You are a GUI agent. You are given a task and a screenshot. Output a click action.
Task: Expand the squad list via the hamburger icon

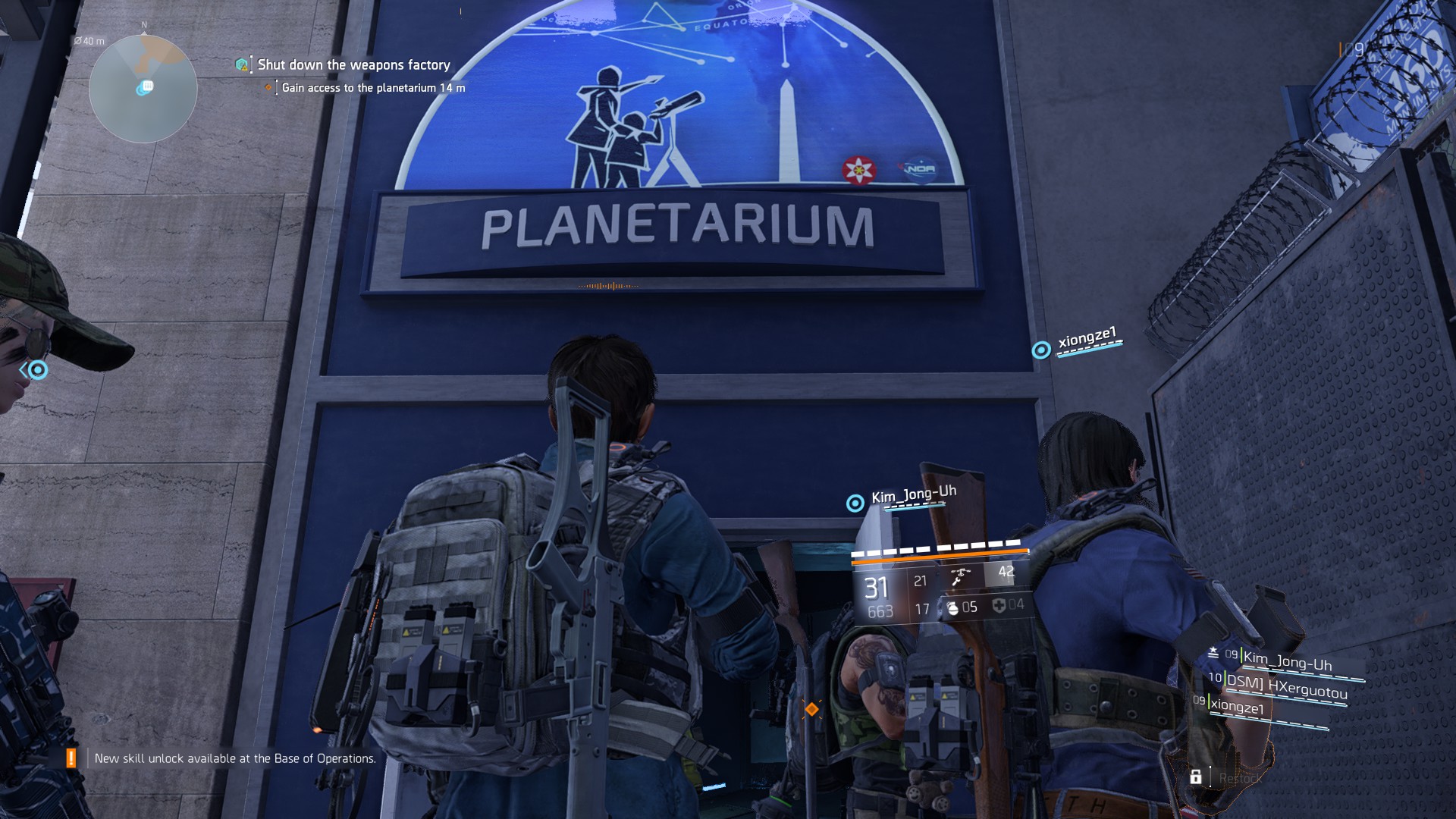(x=1214, y=654)
